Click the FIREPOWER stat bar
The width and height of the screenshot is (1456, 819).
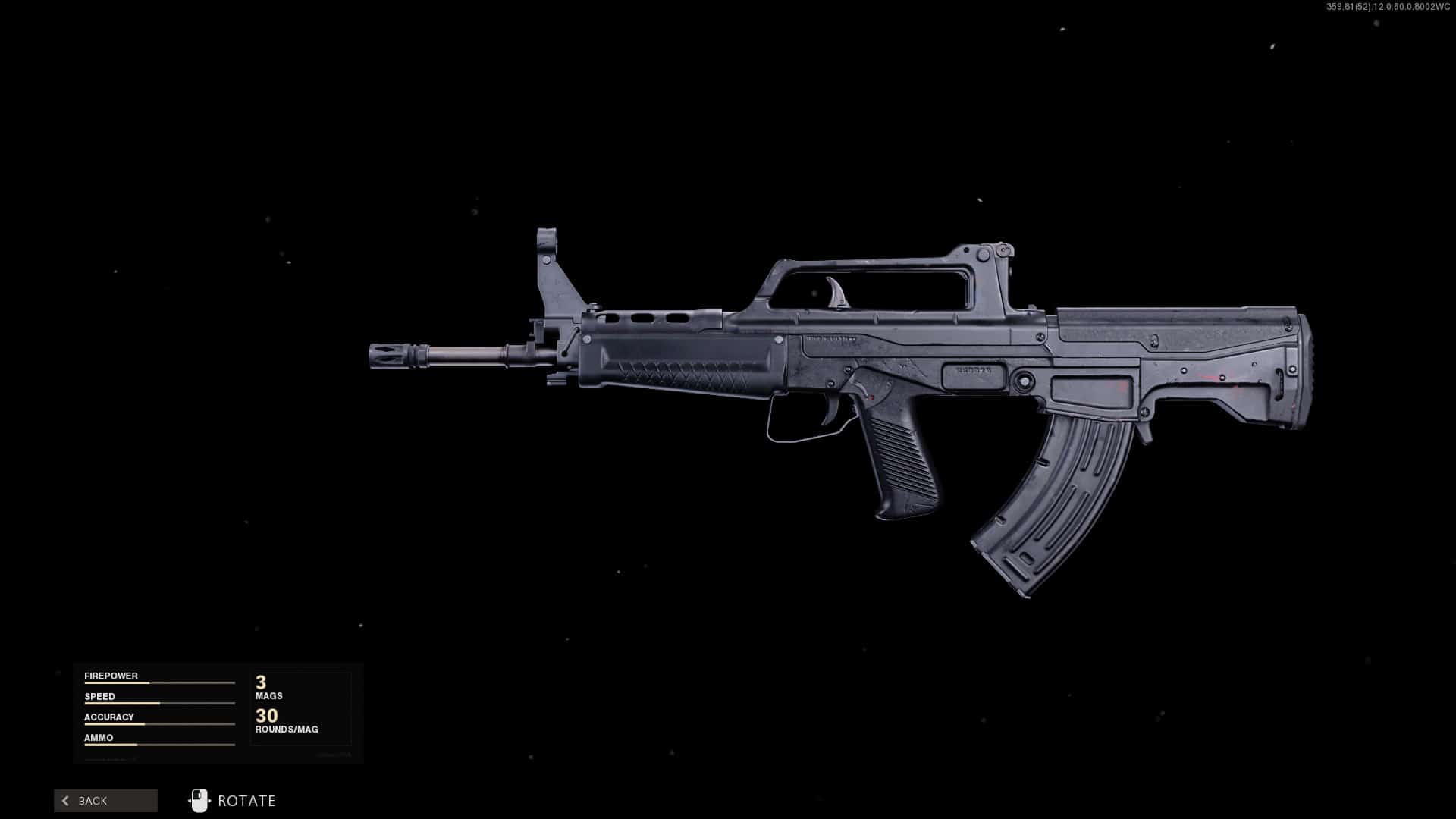point(159,682)
